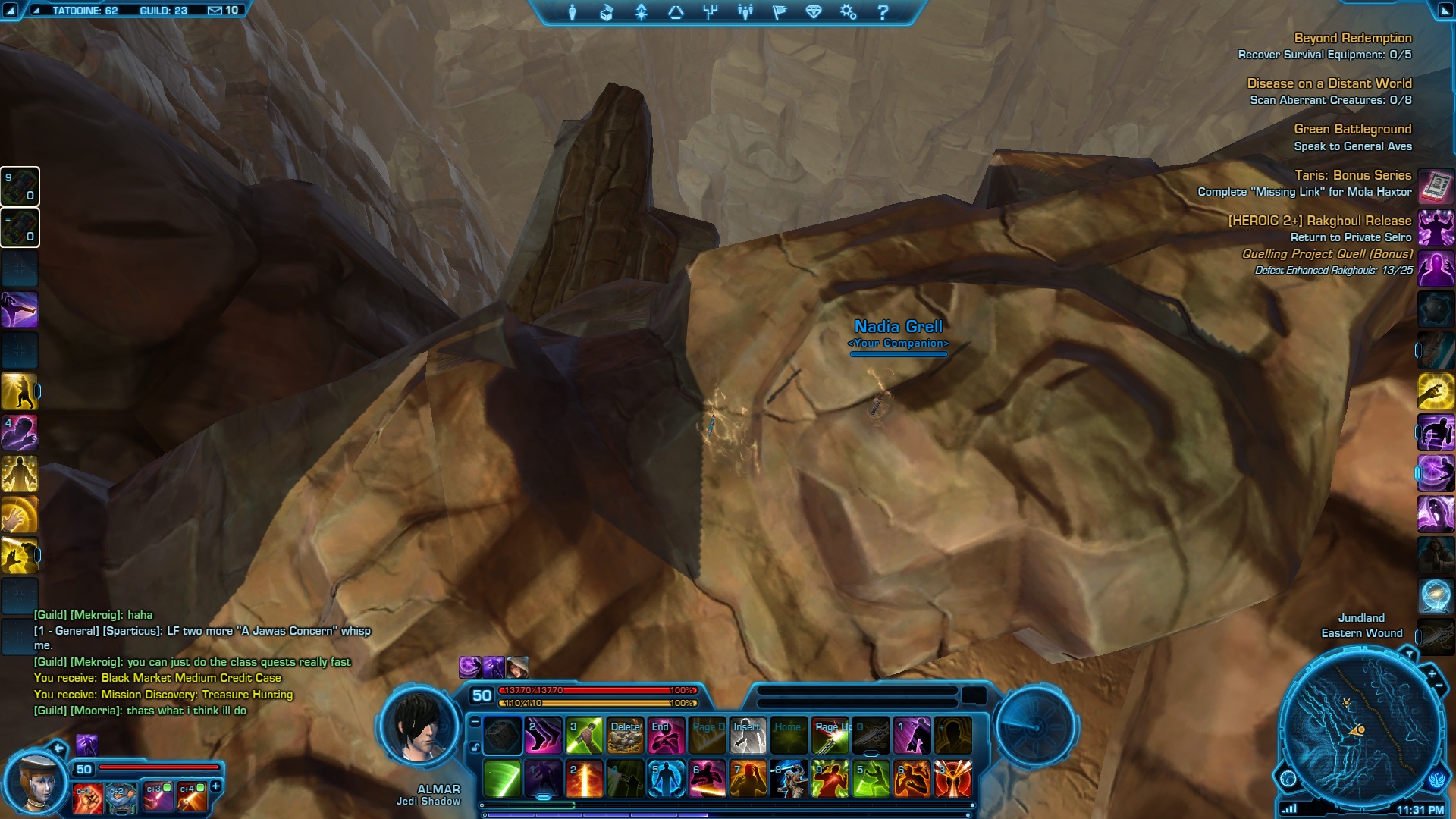Open the minimap filter funnel button

(1409, 654)
